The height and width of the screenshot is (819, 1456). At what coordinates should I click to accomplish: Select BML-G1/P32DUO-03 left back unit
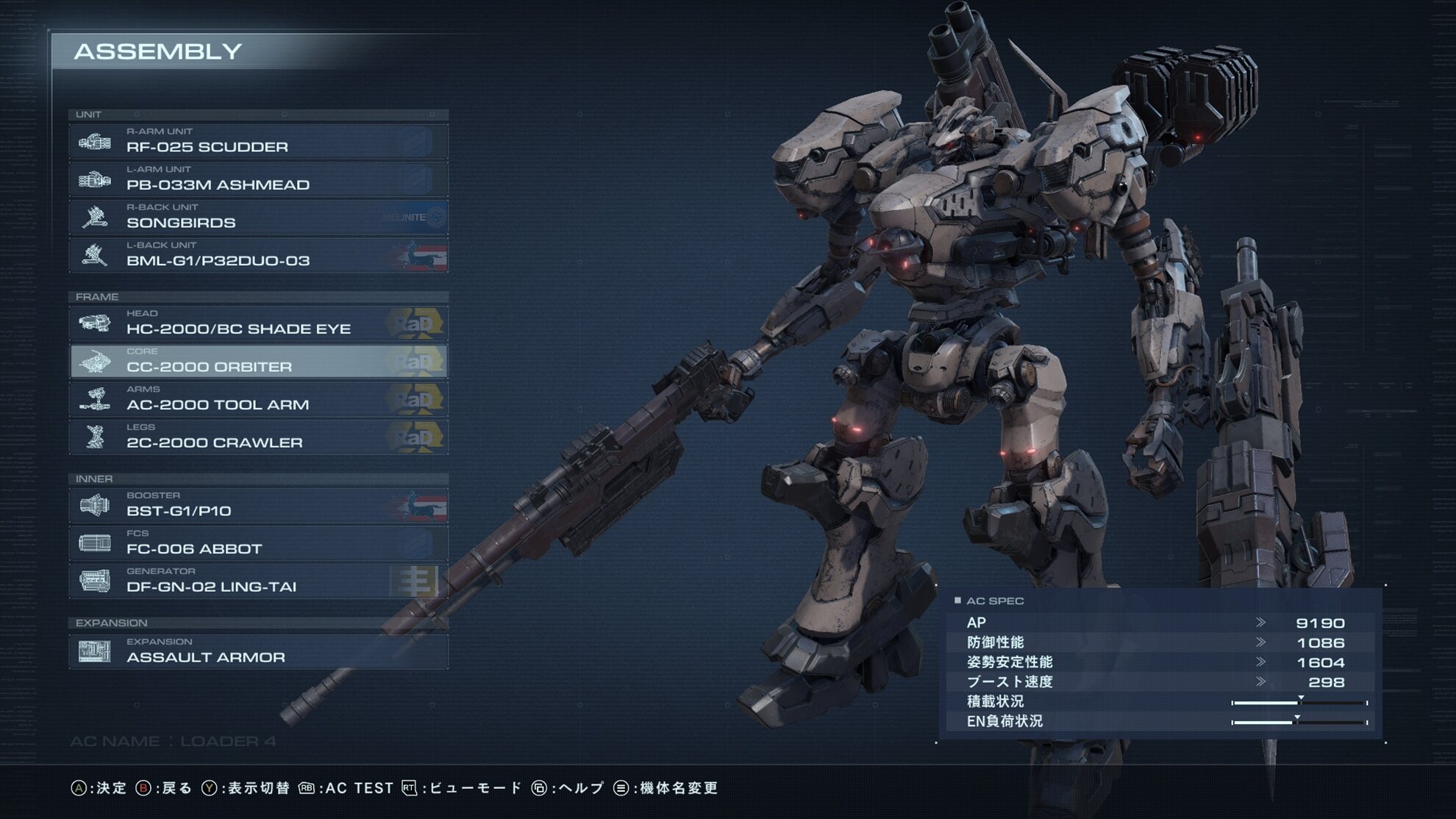point(258,255)
